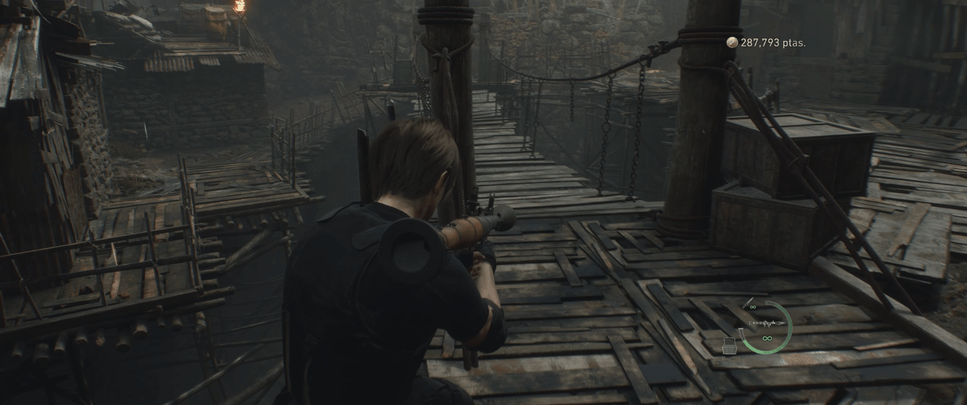Viewport: 967px width, 405px height.
Task: Click the body armor vest icon
Action: (x=729, y=346)
